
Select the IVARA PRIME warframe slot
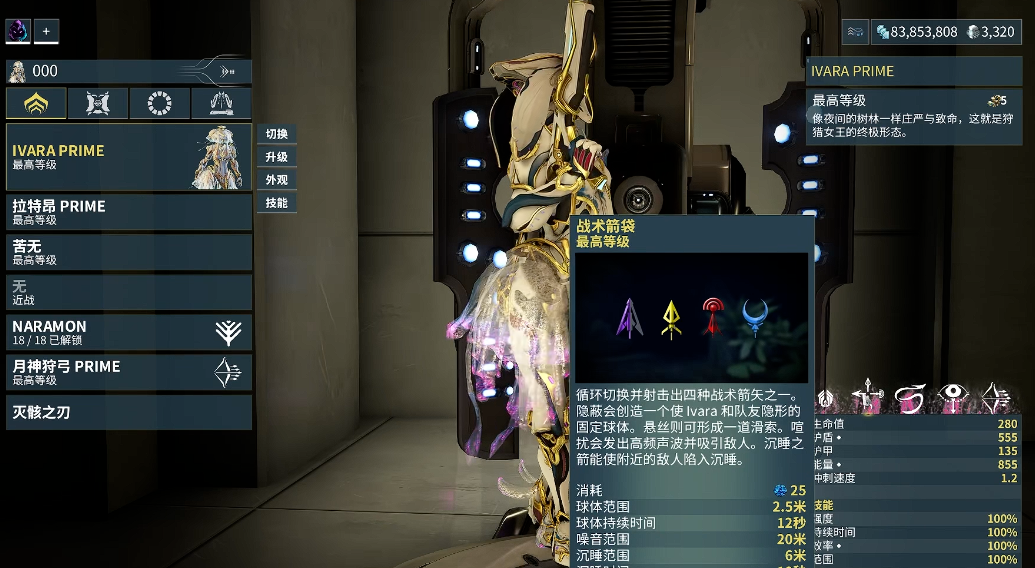[x=128, y=157]
